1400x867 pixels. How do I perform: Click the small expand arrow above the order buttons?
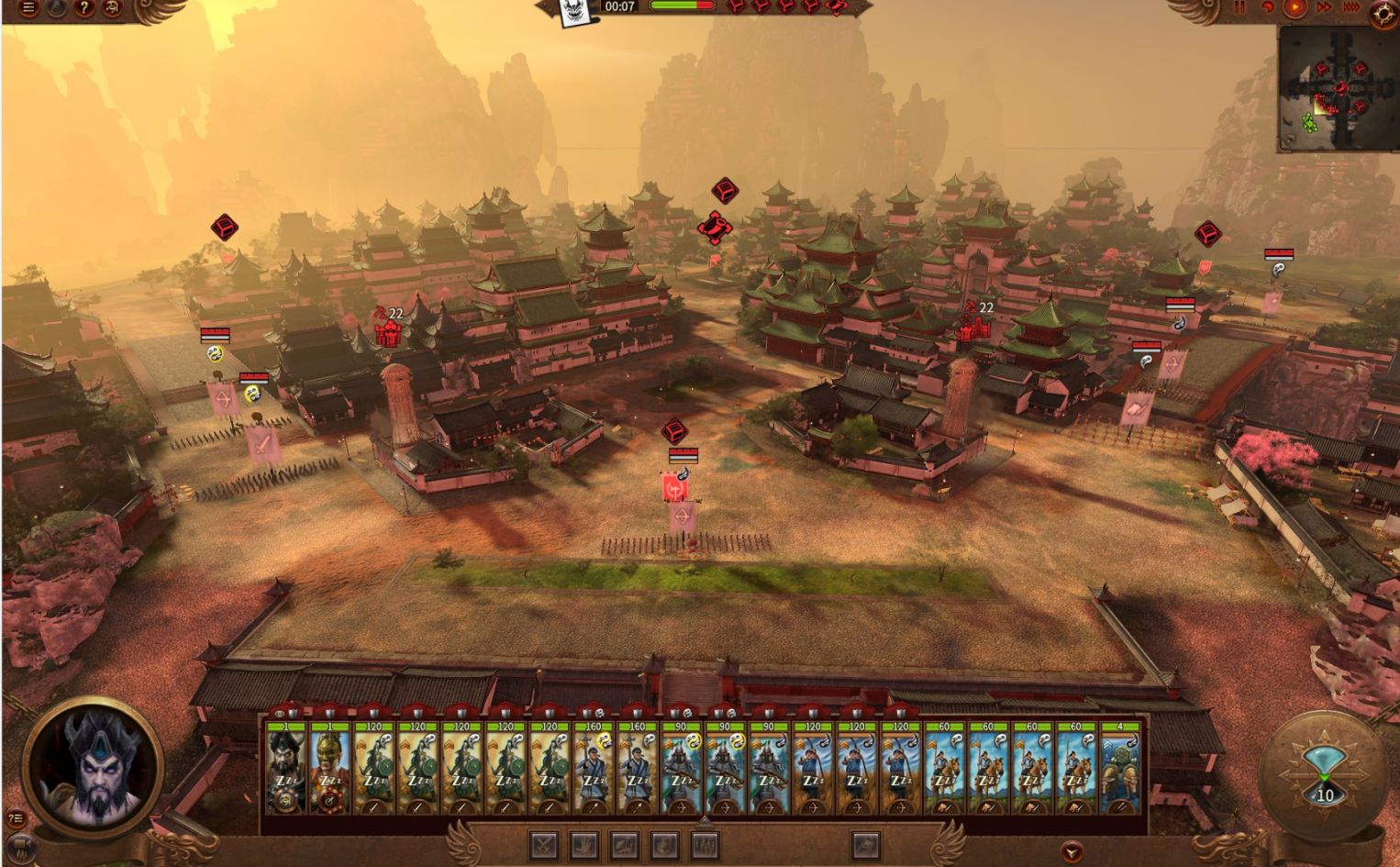tap(704, 821)
